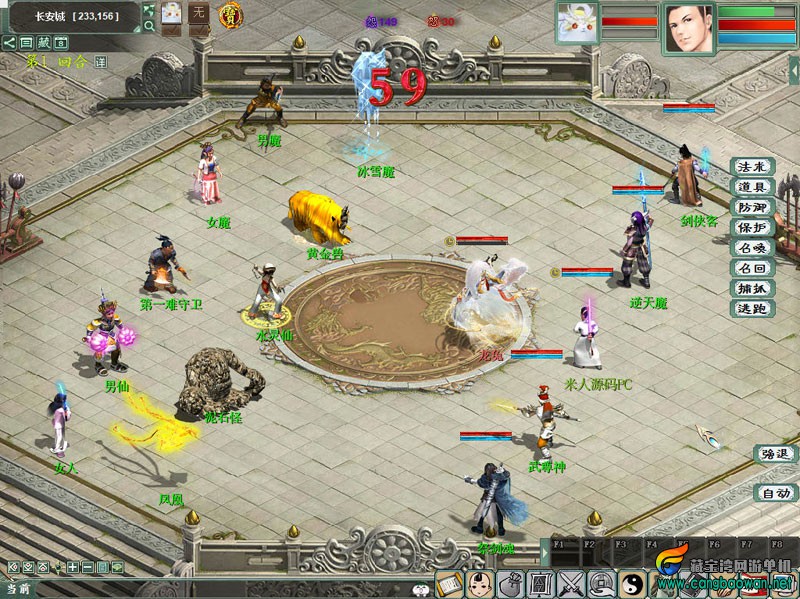Click the 自动 auto-battle button
800x599 pixels.
click(x=775, y=493)
